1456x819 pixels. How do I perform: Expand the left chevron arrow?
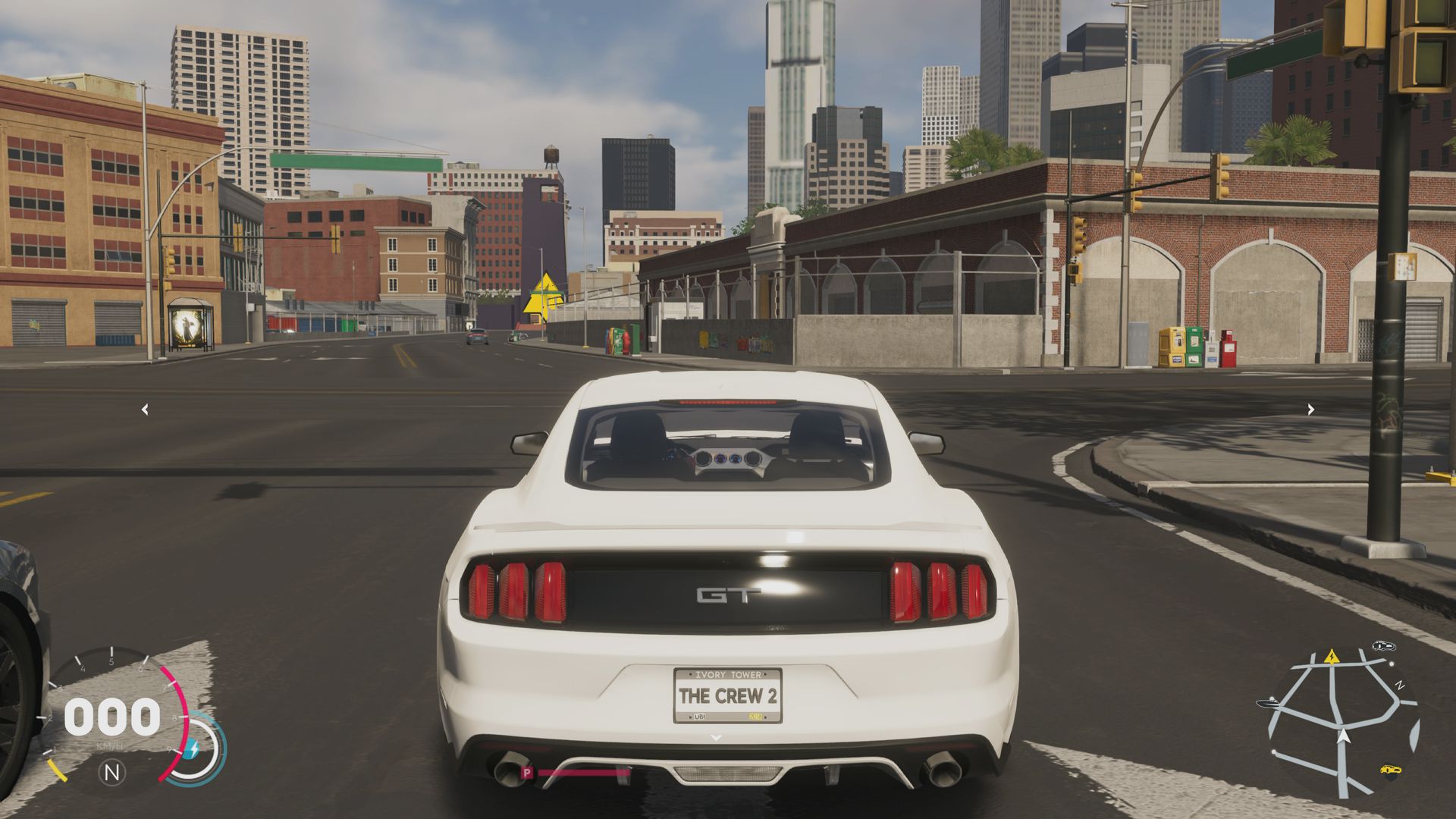pos(144,409)
